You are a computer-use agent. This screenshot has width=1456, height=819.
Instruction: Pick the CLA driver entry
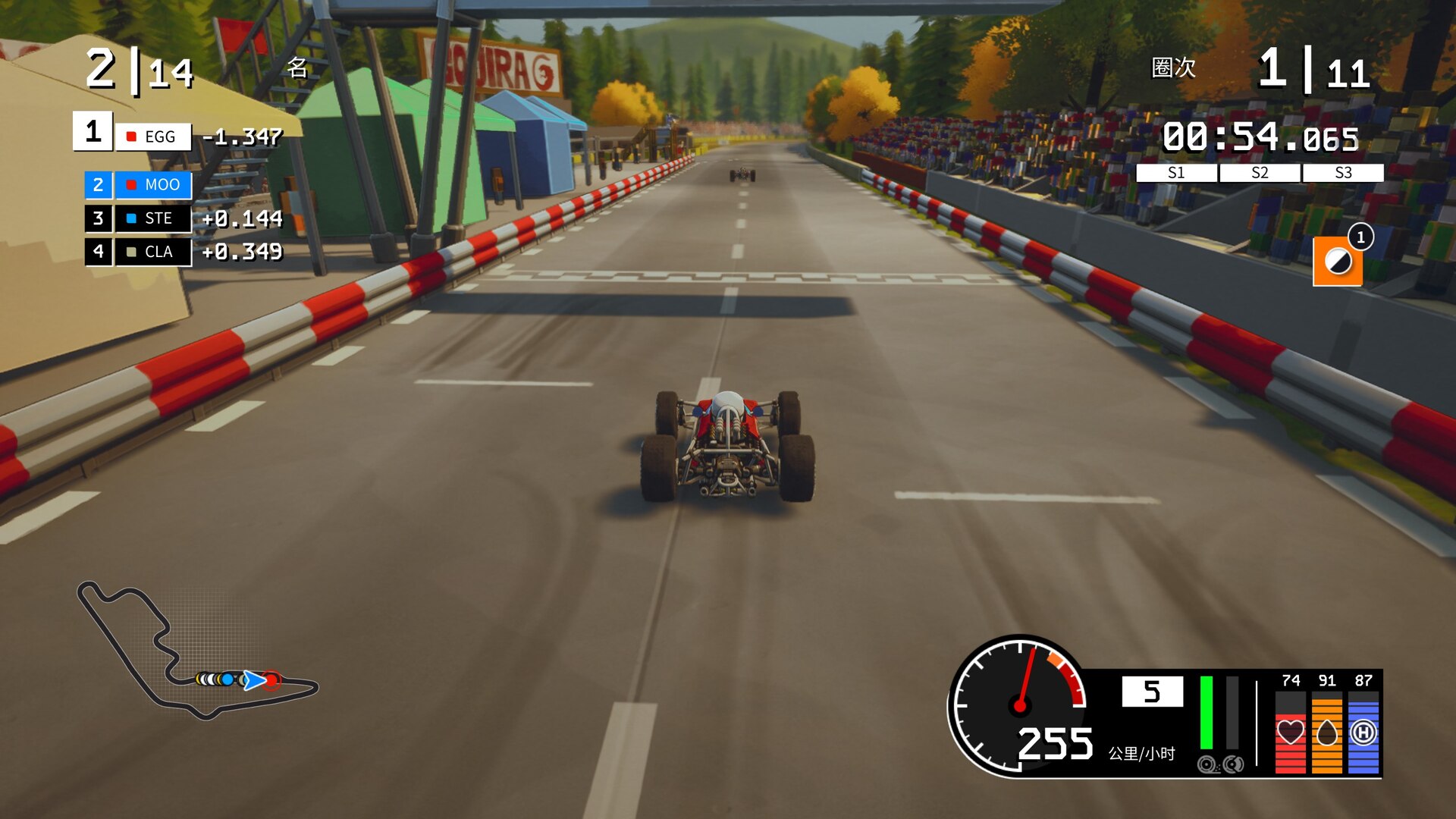[x=153, y=252]
